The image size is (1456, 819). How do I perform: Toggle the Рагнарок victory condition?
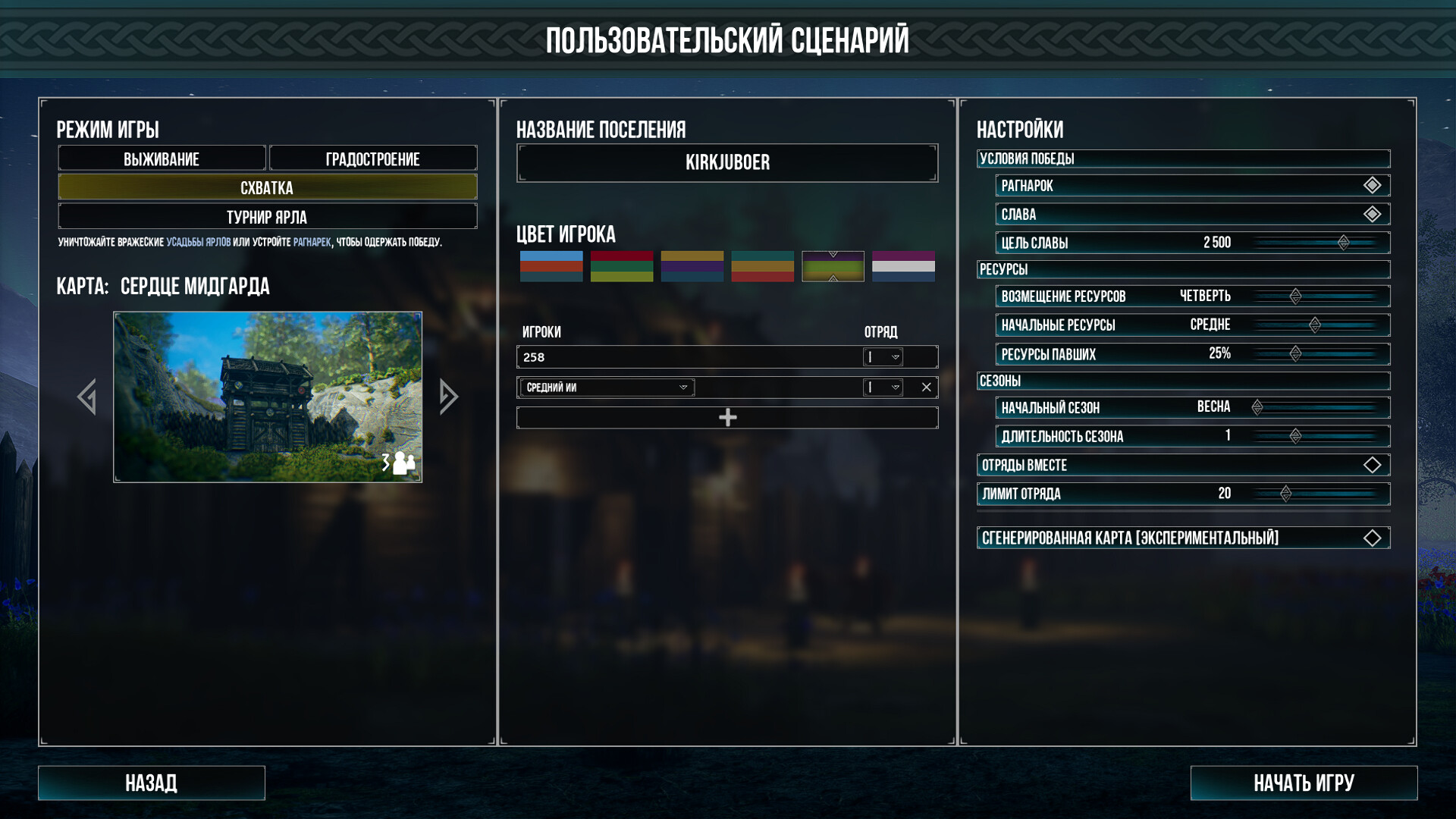click(1372, 186)
